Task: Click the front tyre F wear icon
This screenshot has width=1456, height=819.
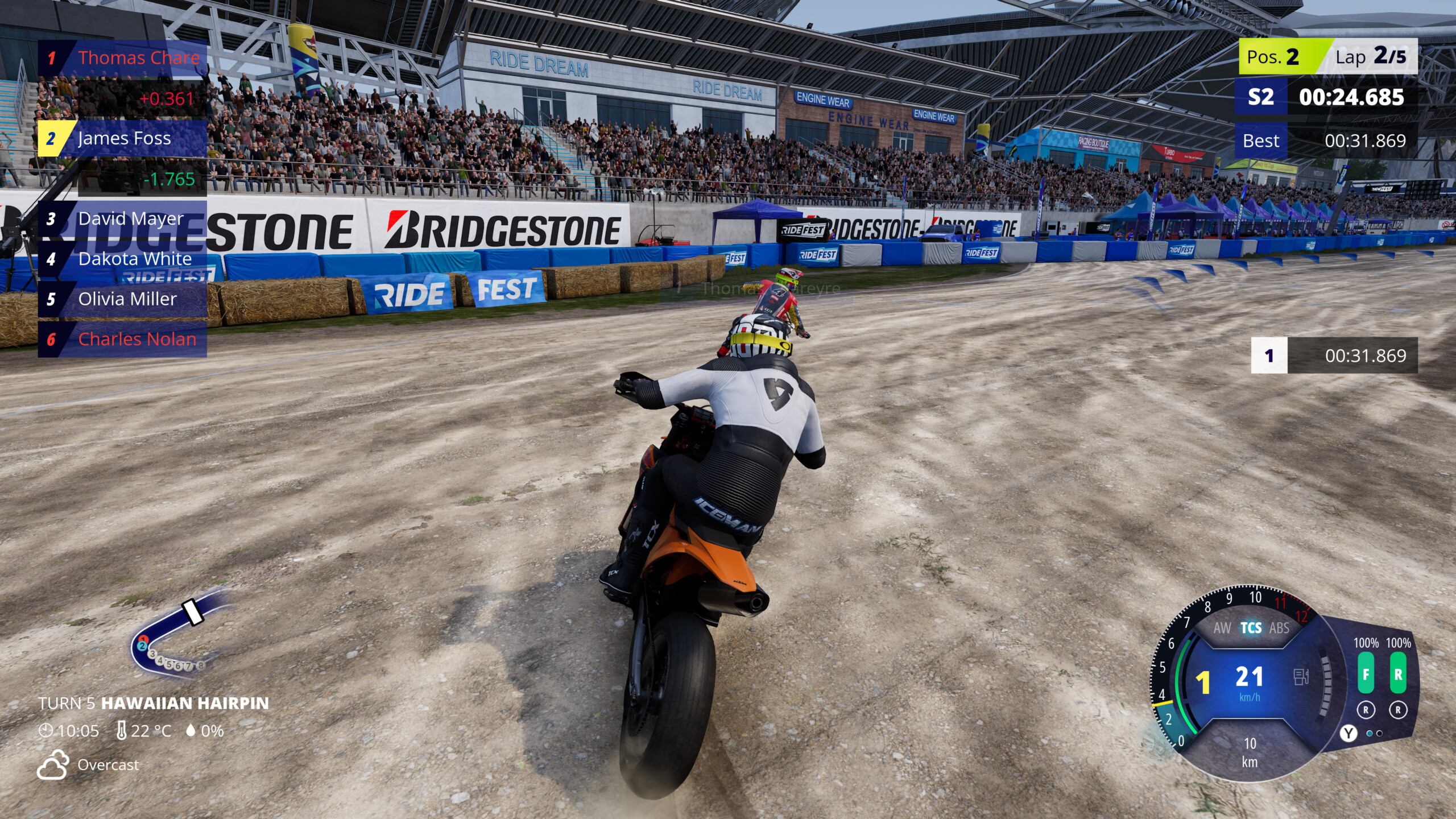Action: pos(1366,674)
